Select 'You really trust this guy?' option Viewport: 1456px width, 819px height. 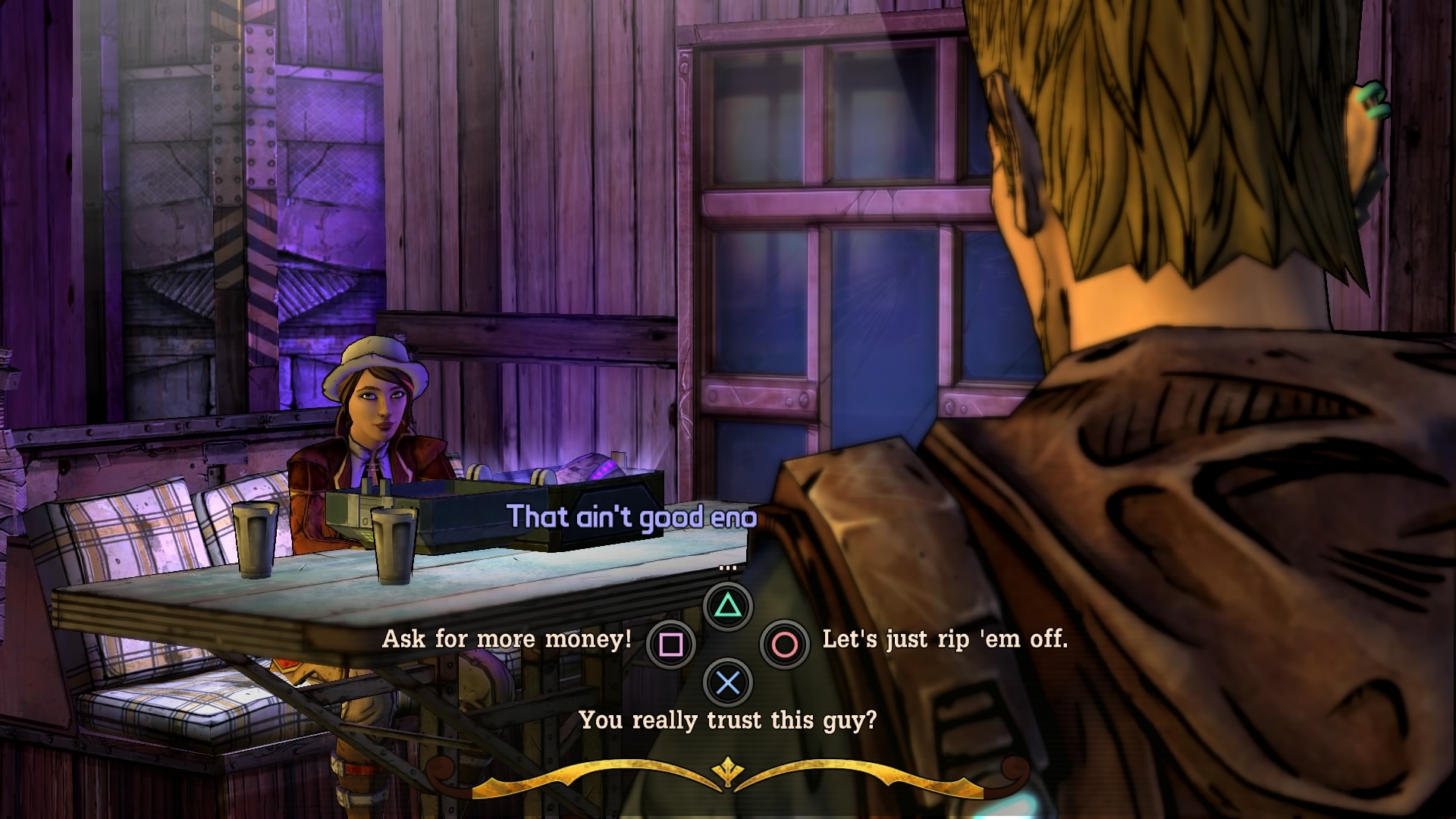727,720
